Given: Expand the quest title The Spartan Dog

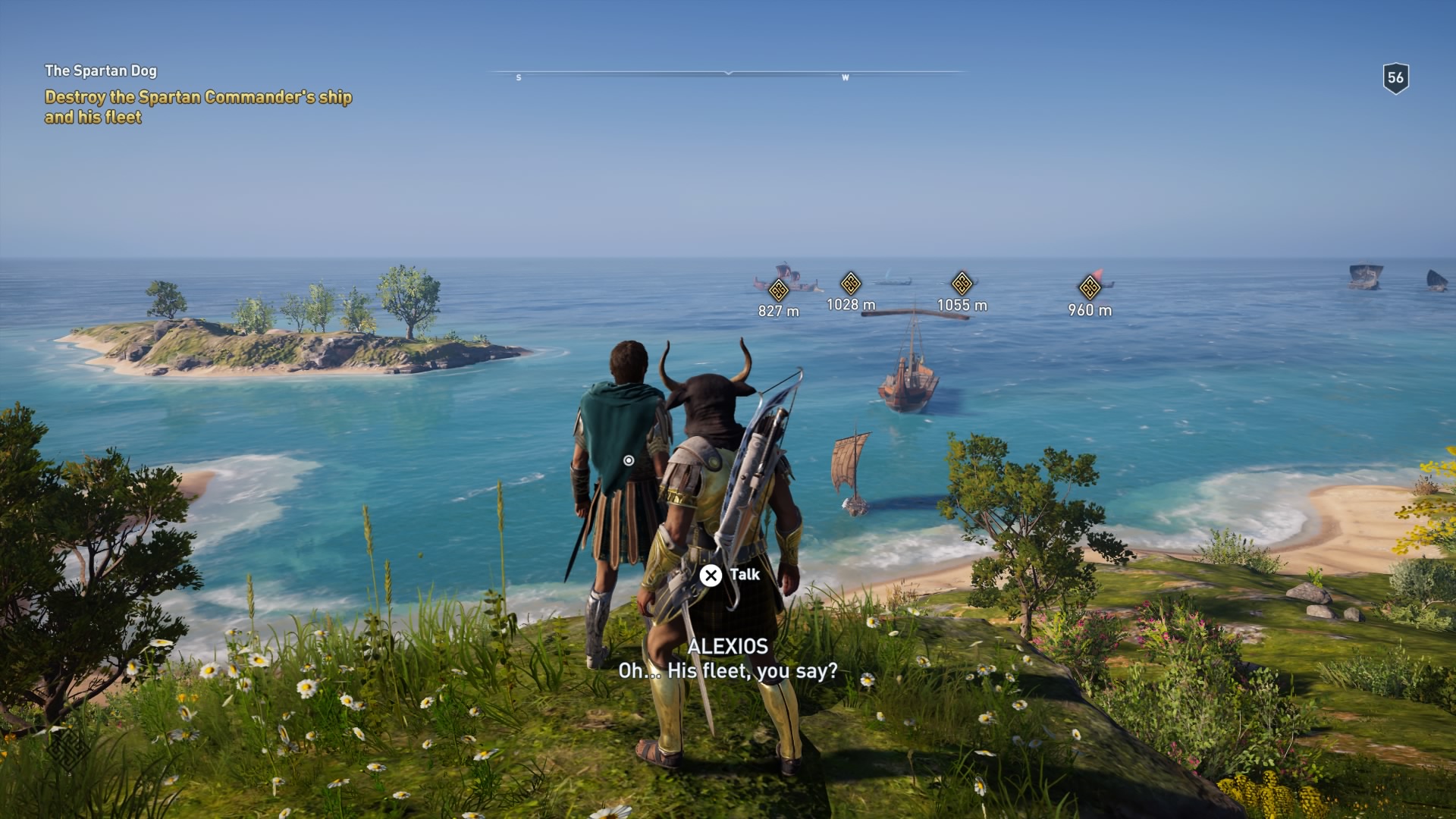Looking at the screenshot, I should coord(102,72).
